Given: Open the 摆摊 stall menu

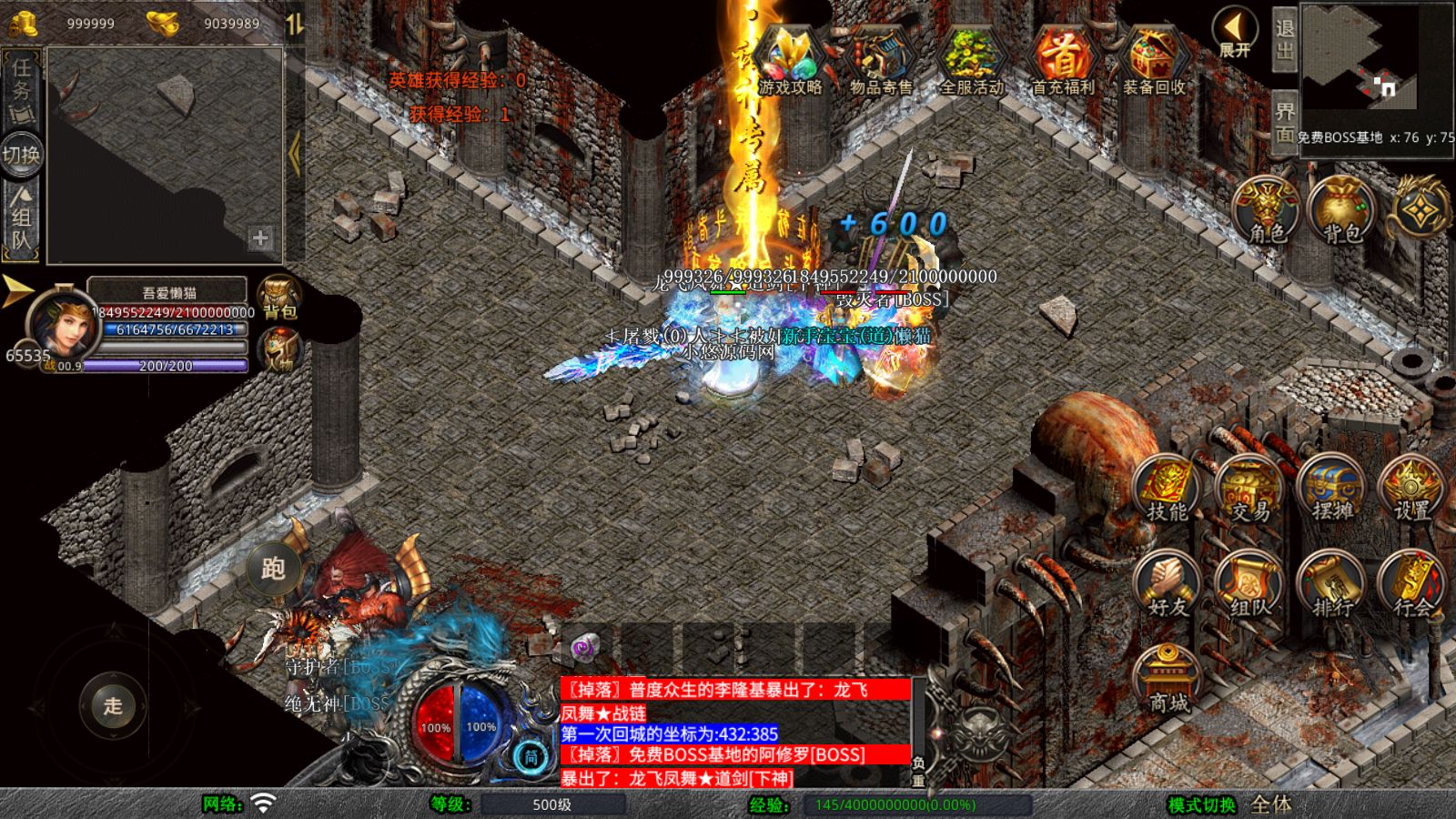Looking at the screenshot, I should (1331, 491).
